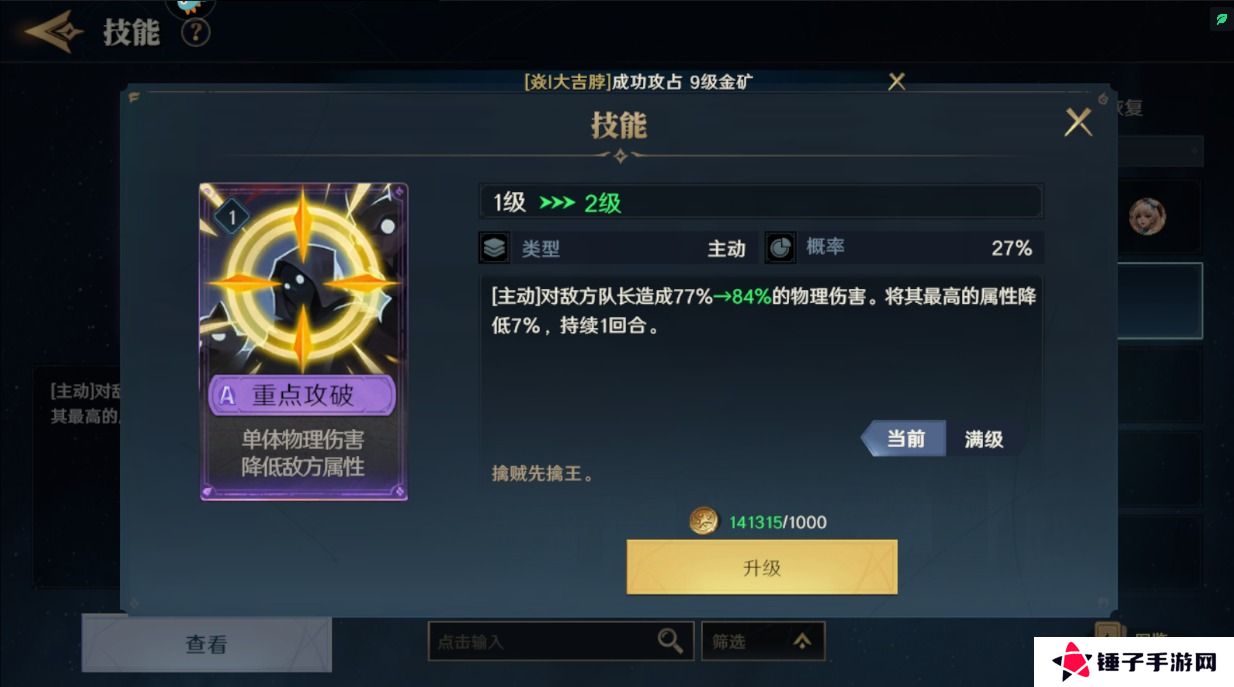Switch to the 满级 max-level view
The height and width of the screenshot is (687, 1234).
point(983,439)
